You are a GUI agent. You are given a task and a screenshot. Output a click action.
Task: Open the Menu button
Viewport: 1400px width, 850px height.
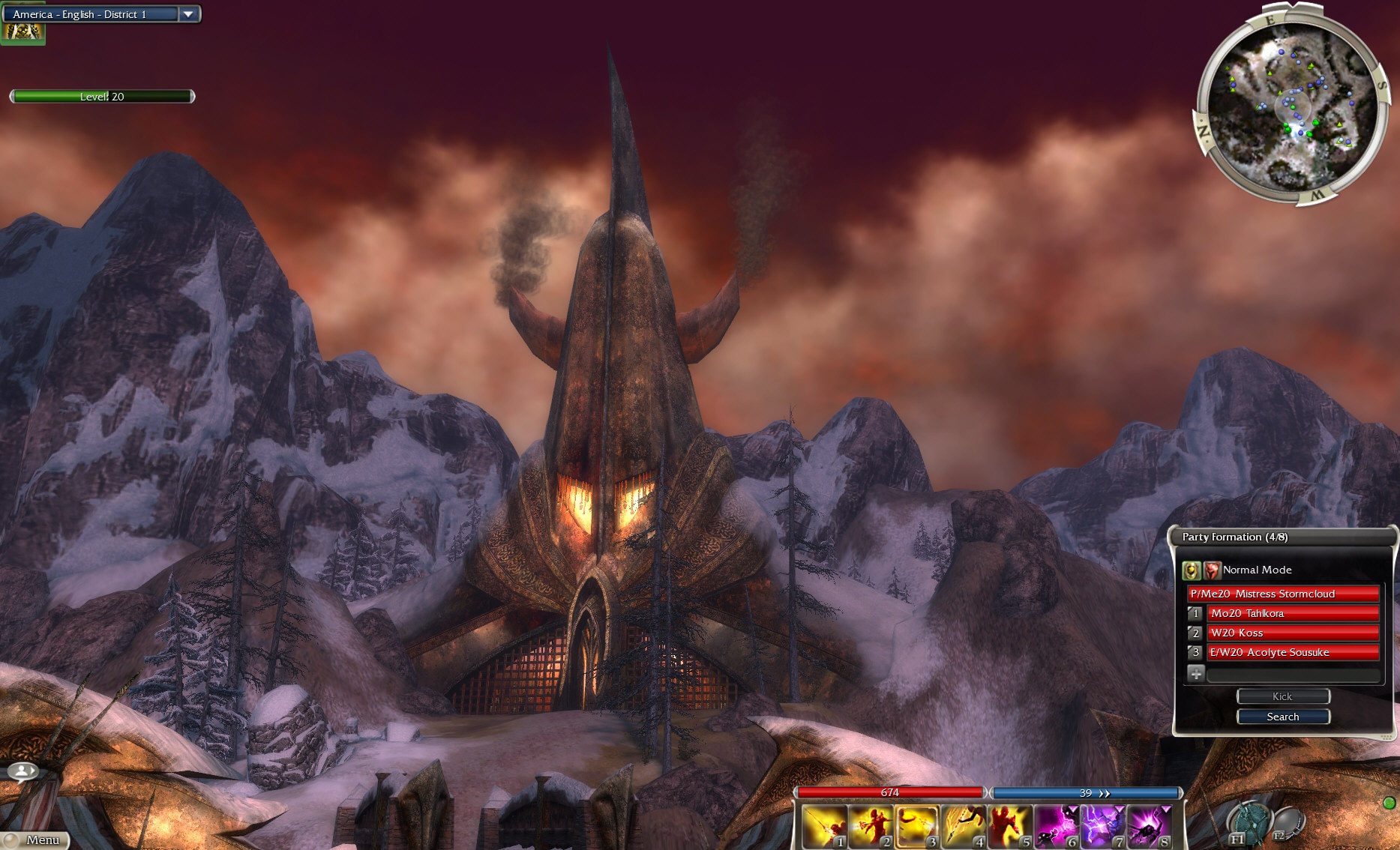pyautogui.click(x=37, y=840)
